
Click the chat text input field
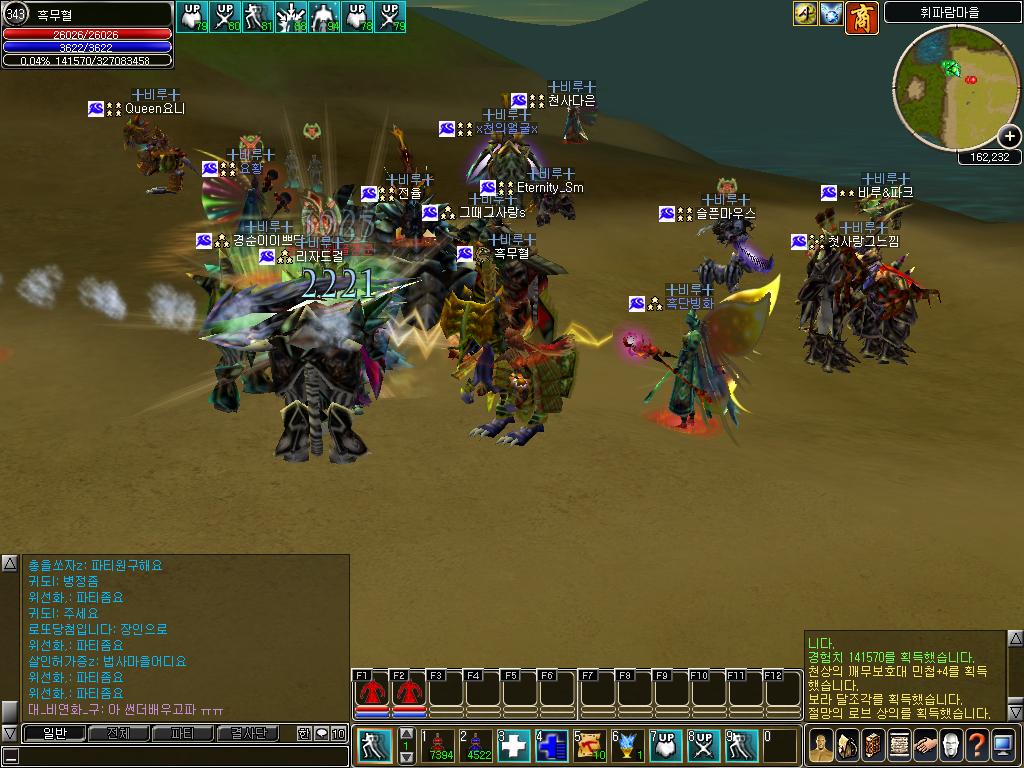[x=180, y=756]
